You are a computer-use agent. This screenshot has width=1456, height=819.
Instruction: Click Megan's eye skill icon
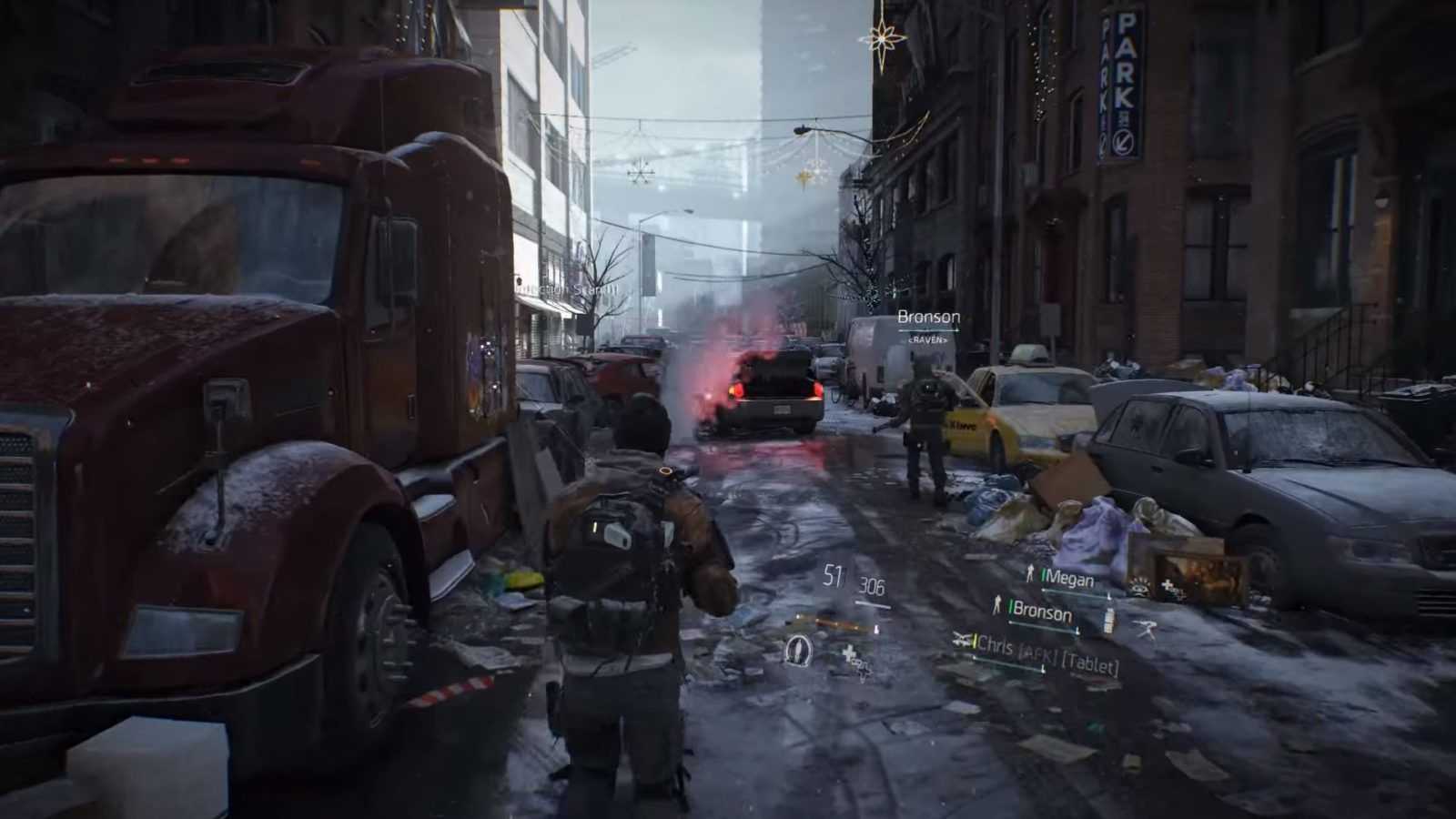click(x=1138, y=586)
